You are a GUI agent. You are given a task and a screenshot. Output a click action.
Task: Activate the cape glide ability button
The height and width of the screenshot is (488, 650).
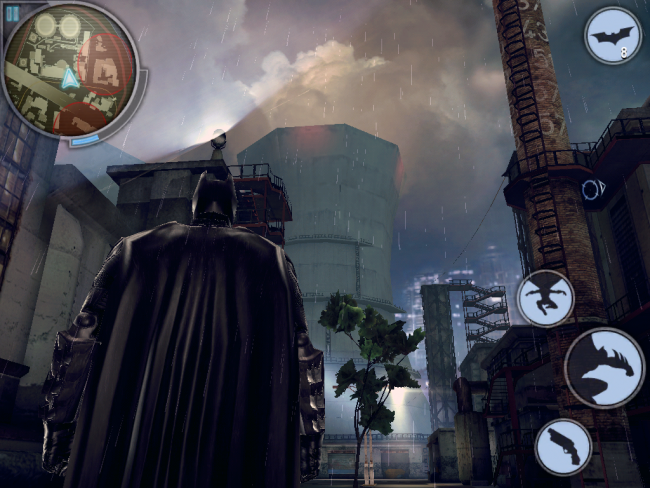click(x=545, y=298)
